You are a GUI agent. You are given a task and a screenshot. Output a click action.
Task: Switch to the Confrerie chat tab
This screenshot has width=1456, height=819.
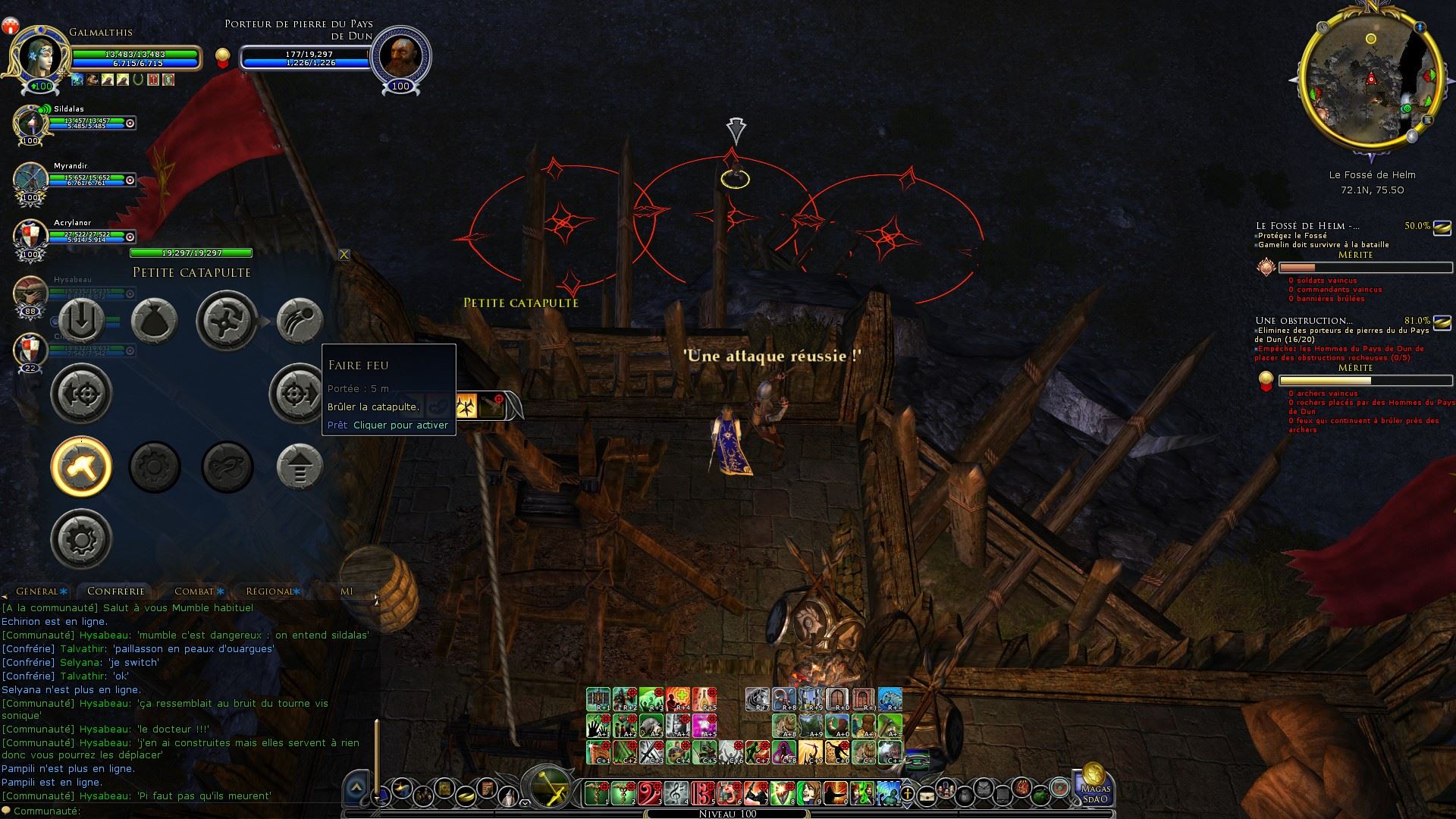pyautogui.click(x=115, y=591)
